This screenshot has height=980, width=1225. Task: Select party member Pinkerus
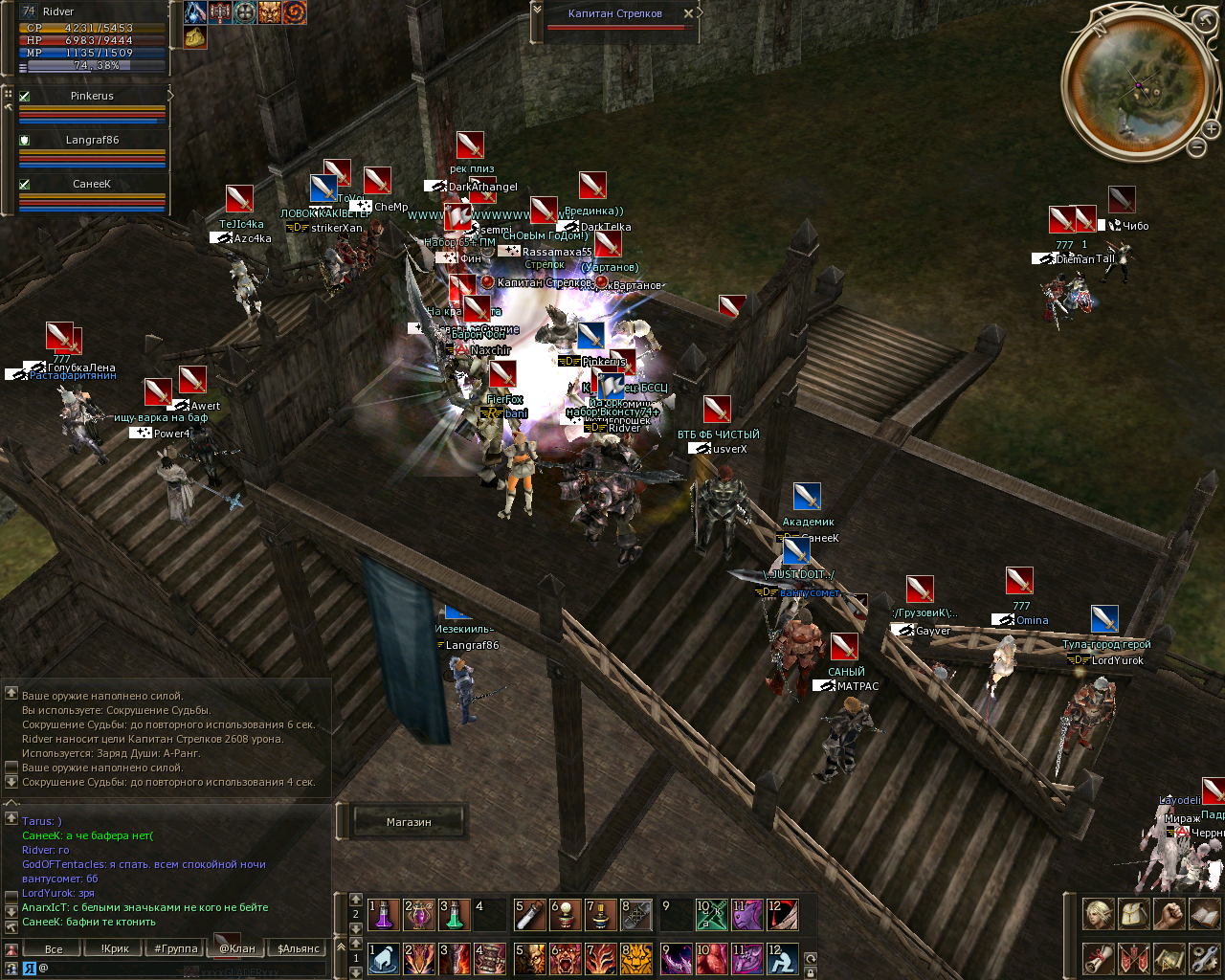[92, 96]
